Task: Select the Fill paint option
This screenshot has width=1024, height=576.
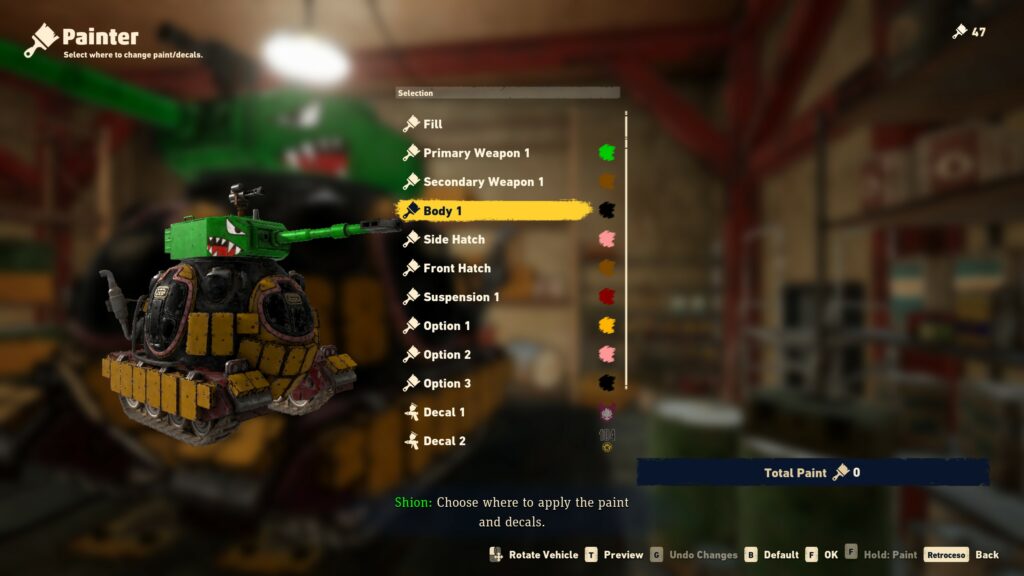Action: 432,124
